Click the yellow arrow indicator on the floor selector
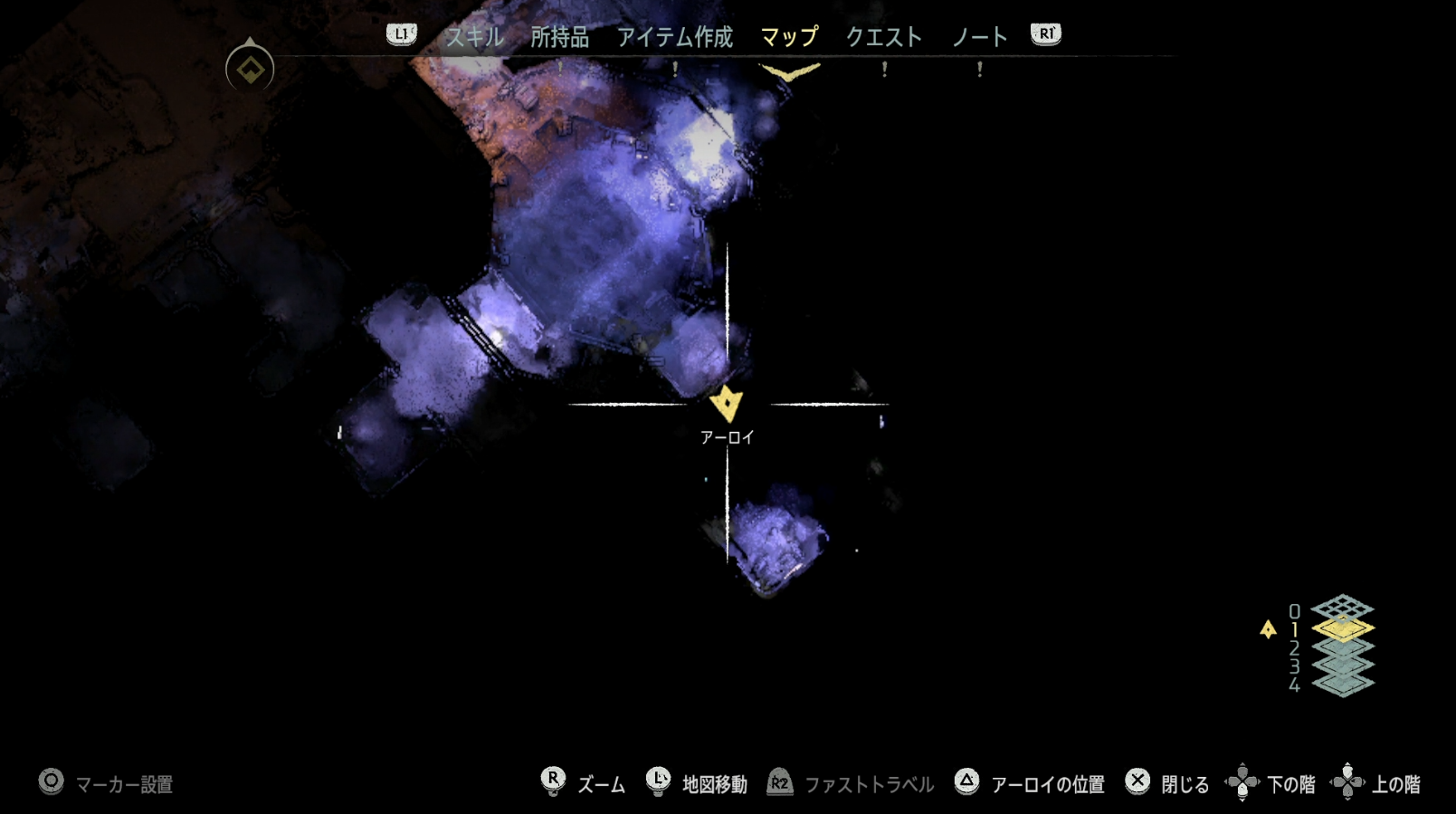 [x=1267, y=629]
